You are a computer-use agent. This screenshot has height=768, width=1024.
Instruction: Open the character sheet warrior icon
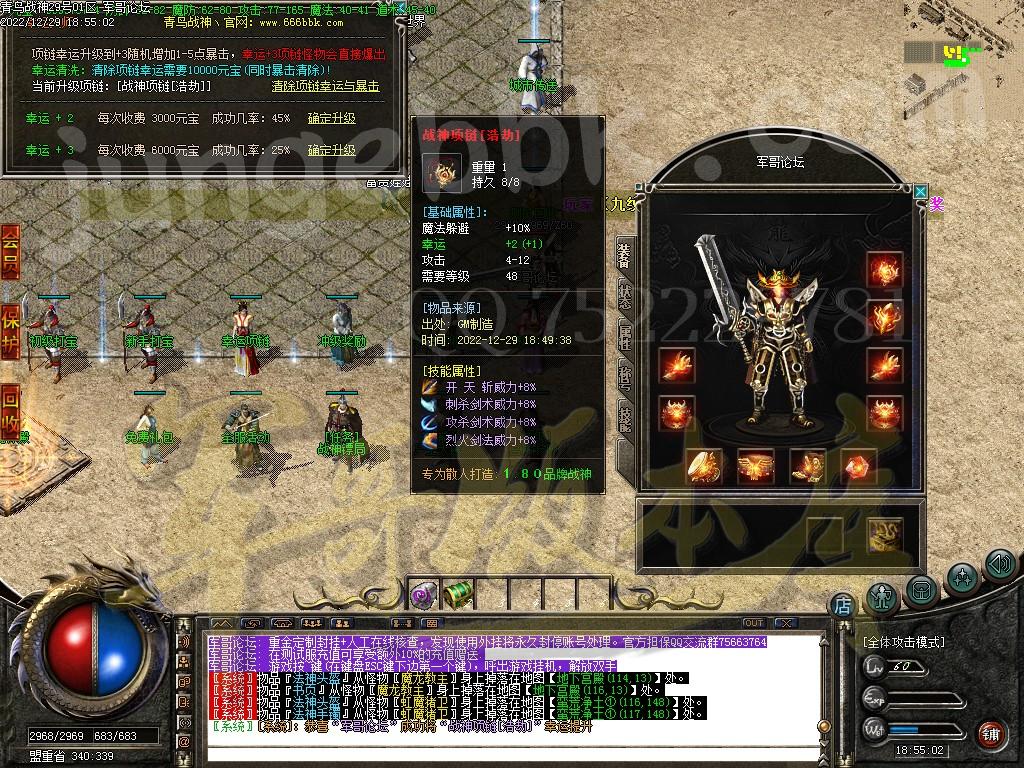point(882,595)
